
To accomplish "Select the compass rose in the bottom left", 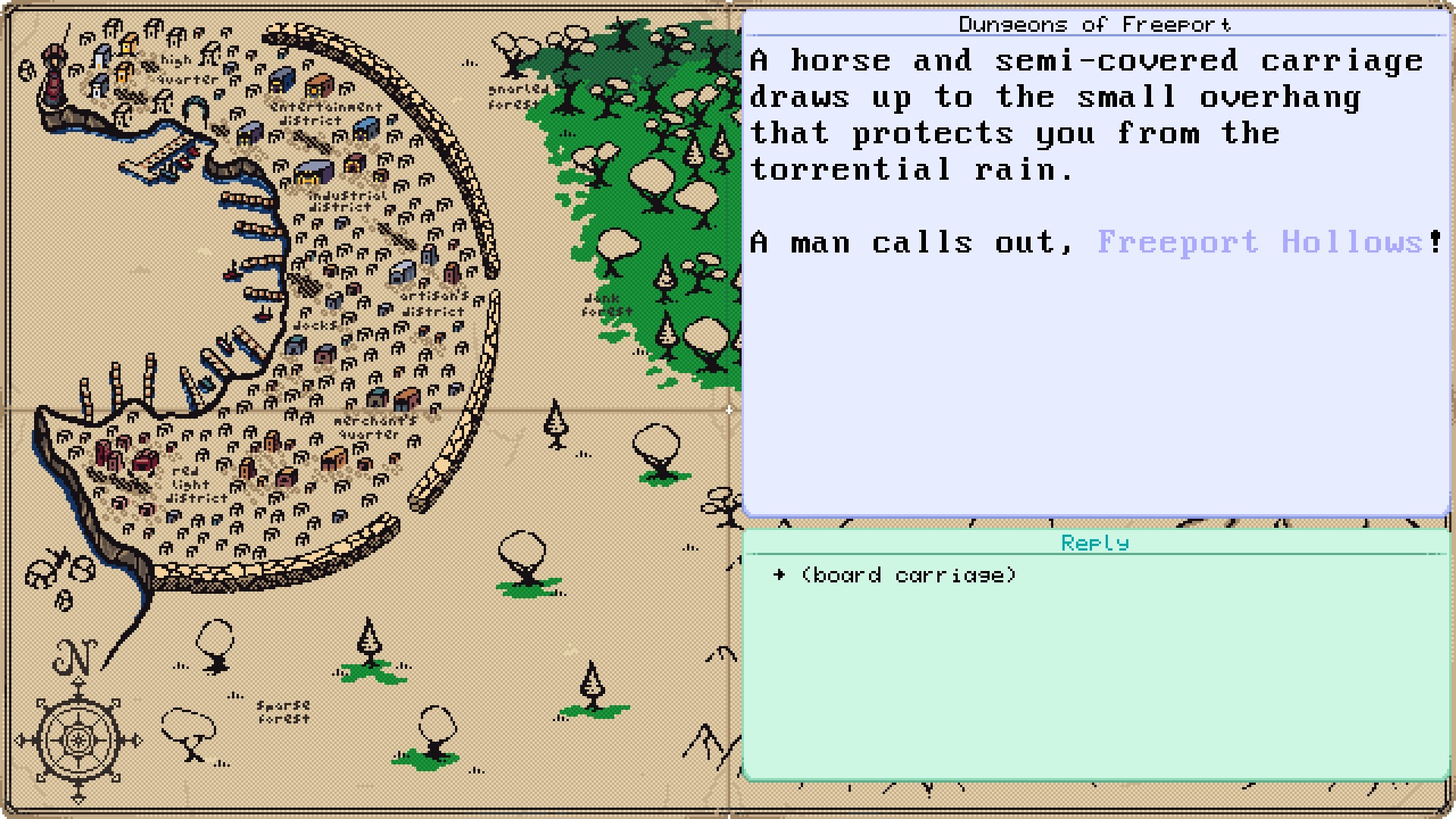I will [x=78, y=739].
